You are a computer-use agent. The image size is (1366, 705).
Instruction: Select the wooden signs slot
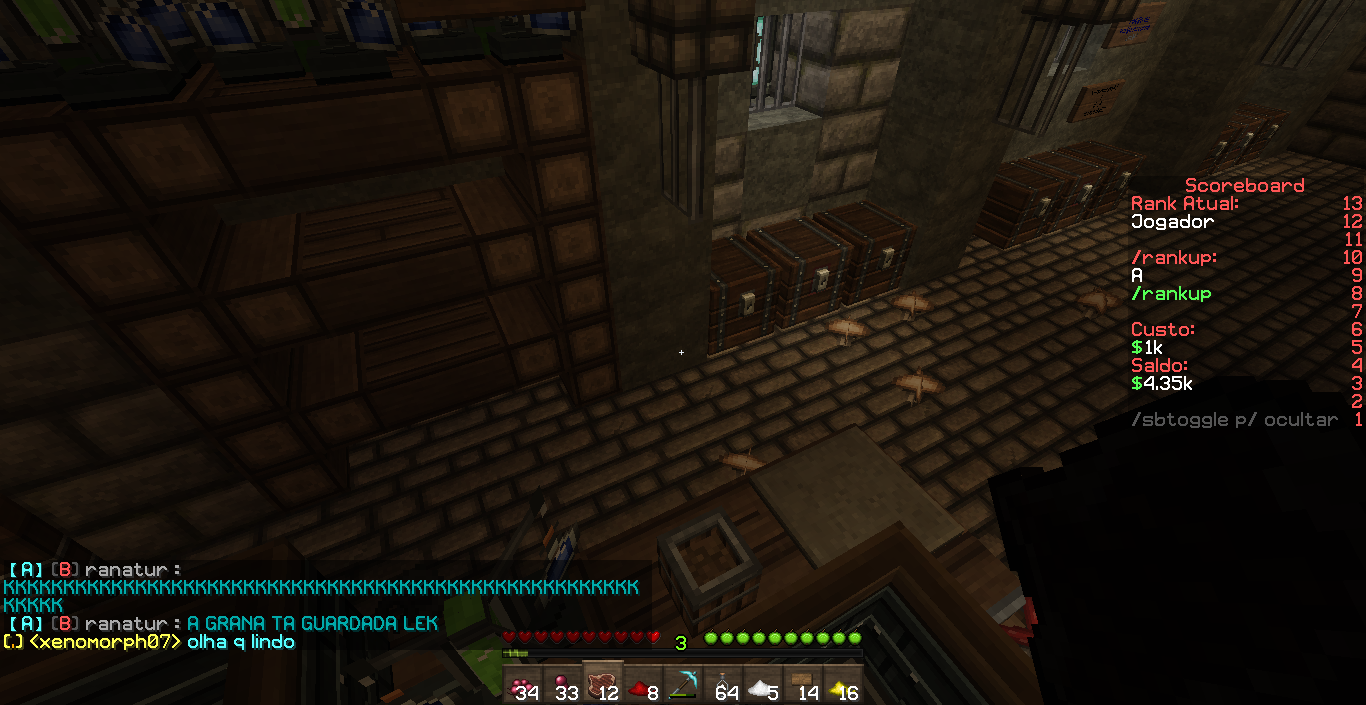tap(803, 684)
